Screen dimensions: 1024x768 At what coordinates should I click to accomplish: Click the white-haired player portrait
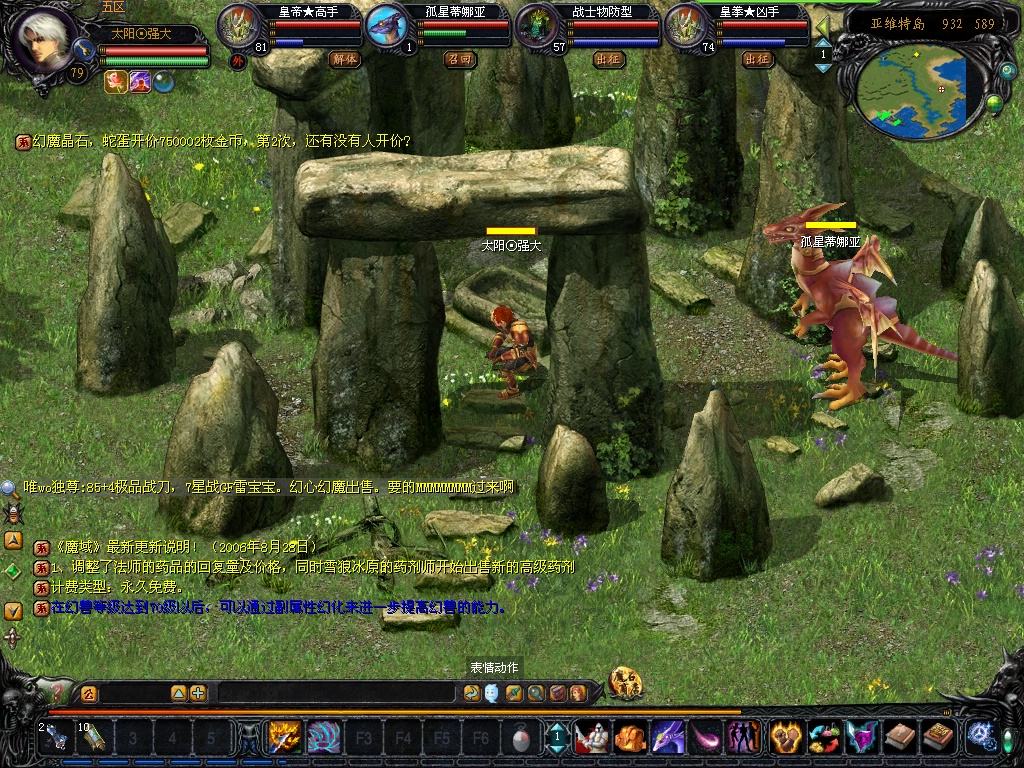44,40
